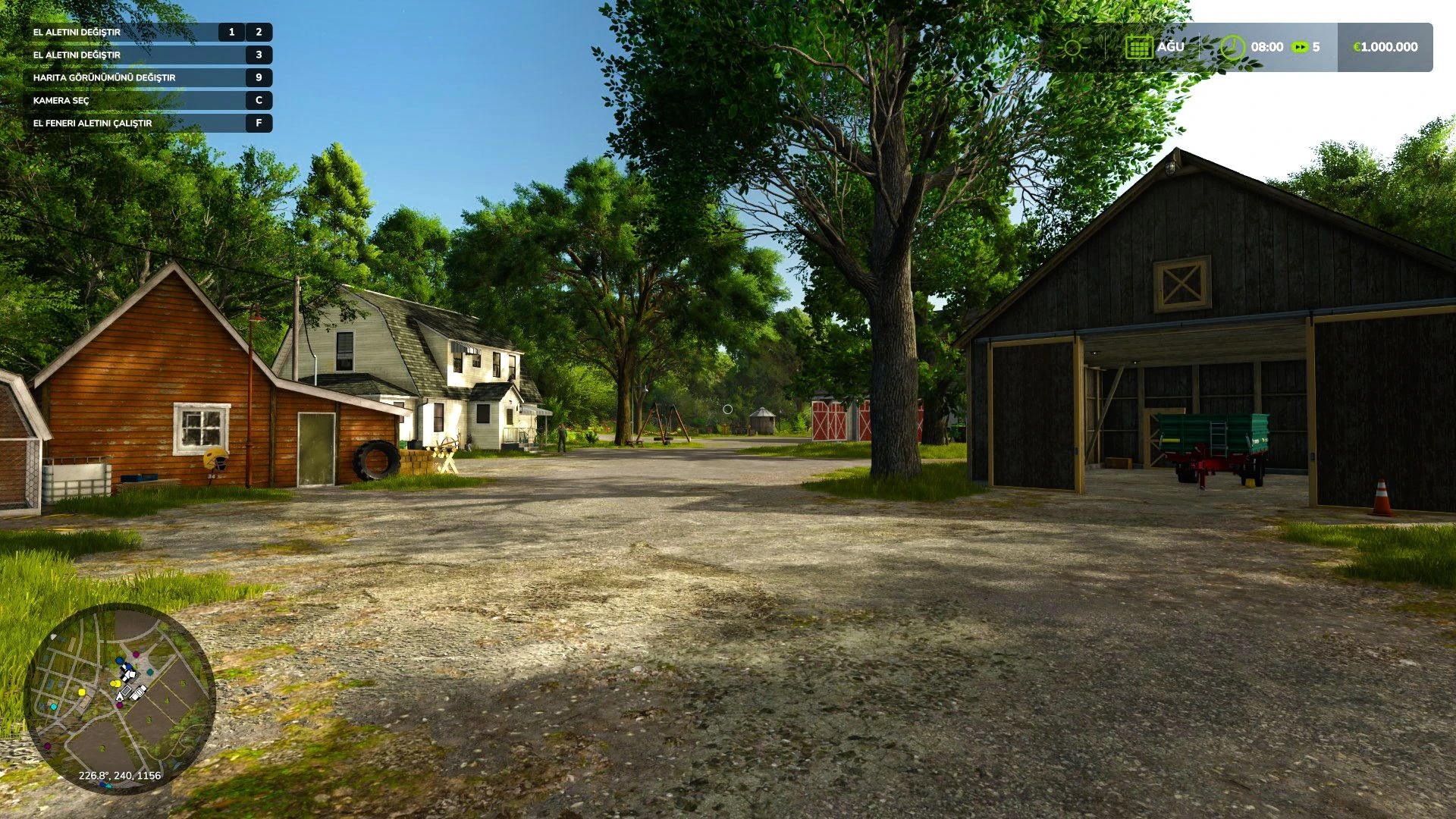
Task: Click the time speed value 5
Action: [x=1316, y=47]
